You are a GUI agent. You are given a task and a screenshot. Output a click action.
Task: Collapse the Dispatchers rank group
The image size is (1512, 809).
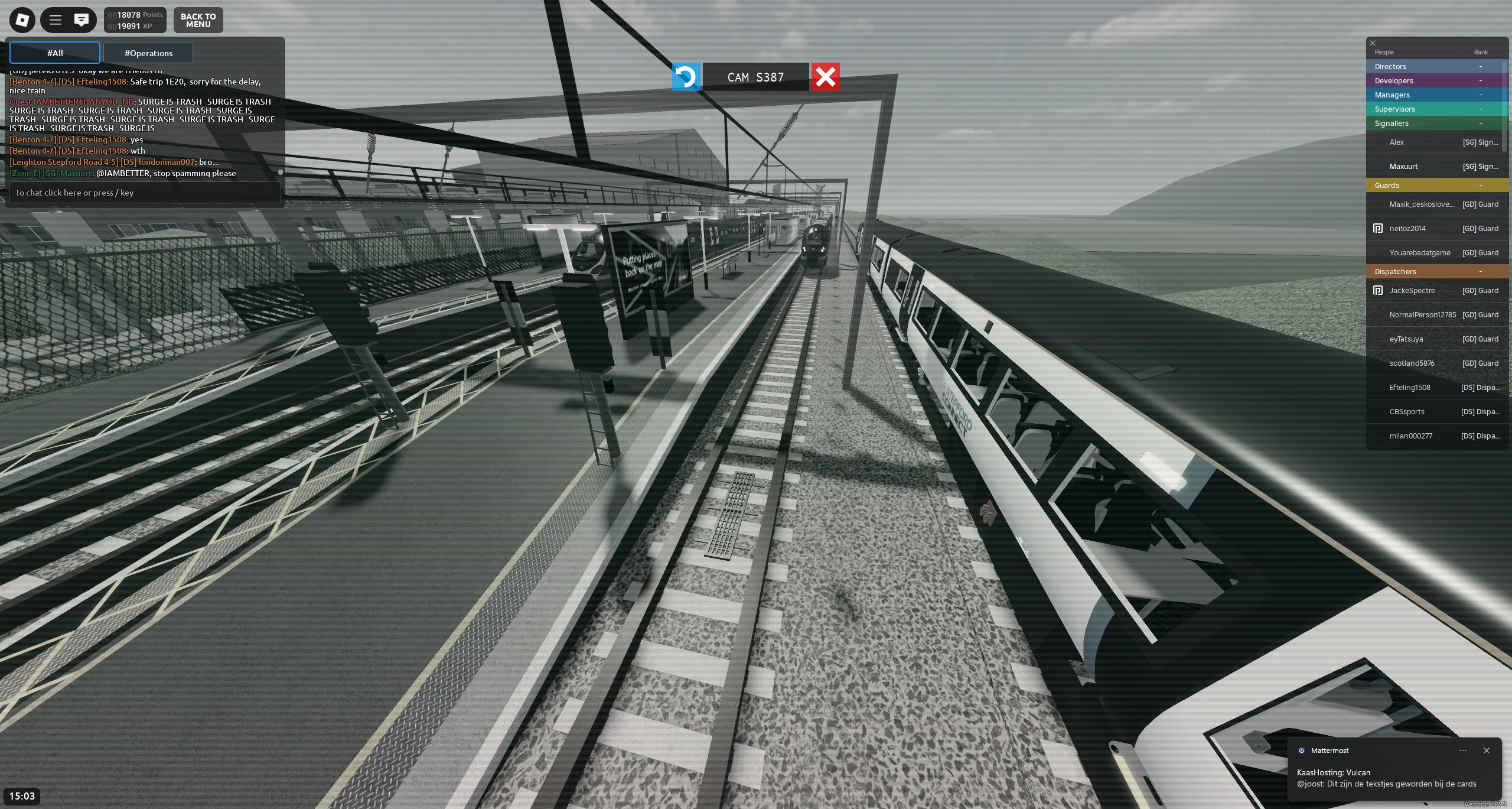pyautogui.click(x=1480, y=272)
